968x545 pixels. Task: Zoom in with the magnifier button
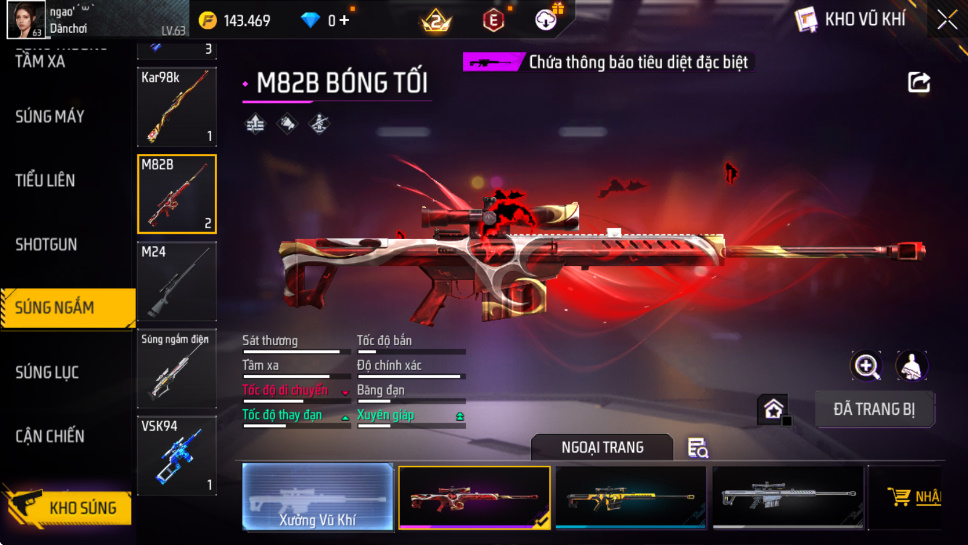point(866,366)
